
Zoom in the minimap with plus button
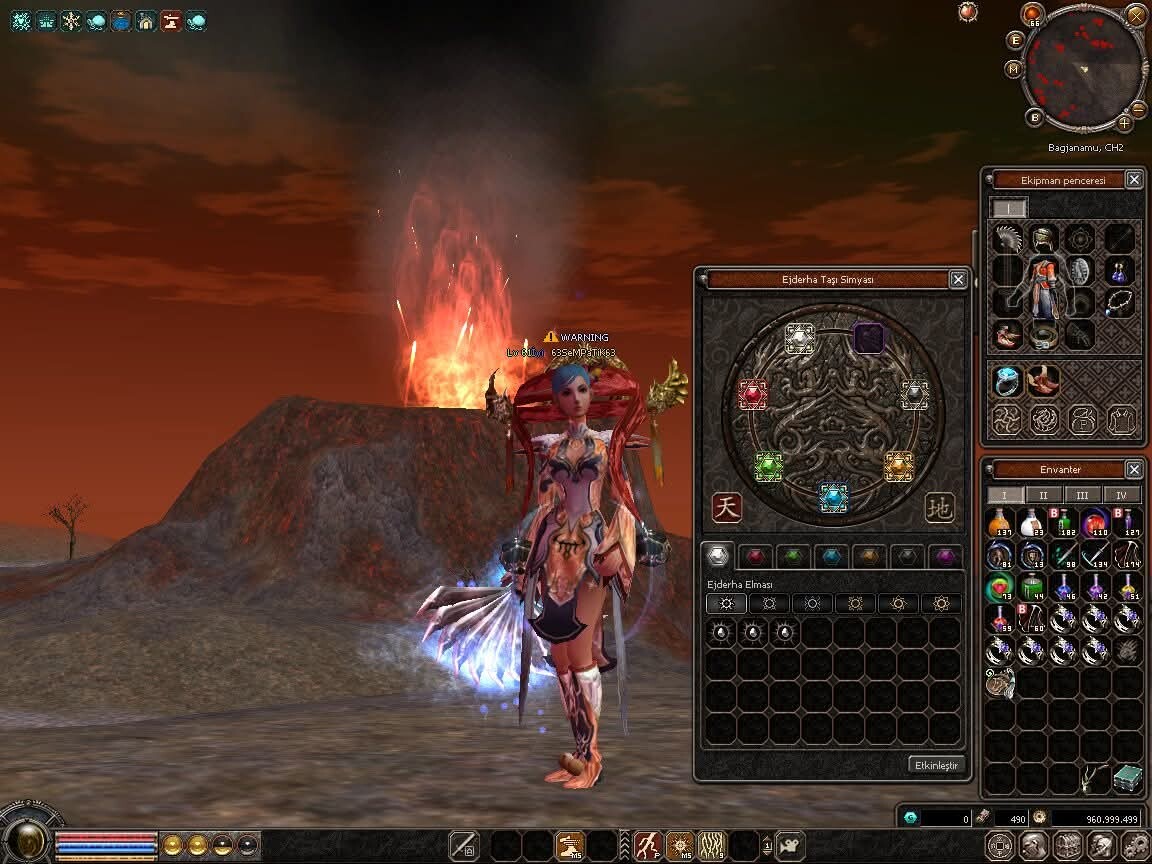click(x=1124, y=123)
